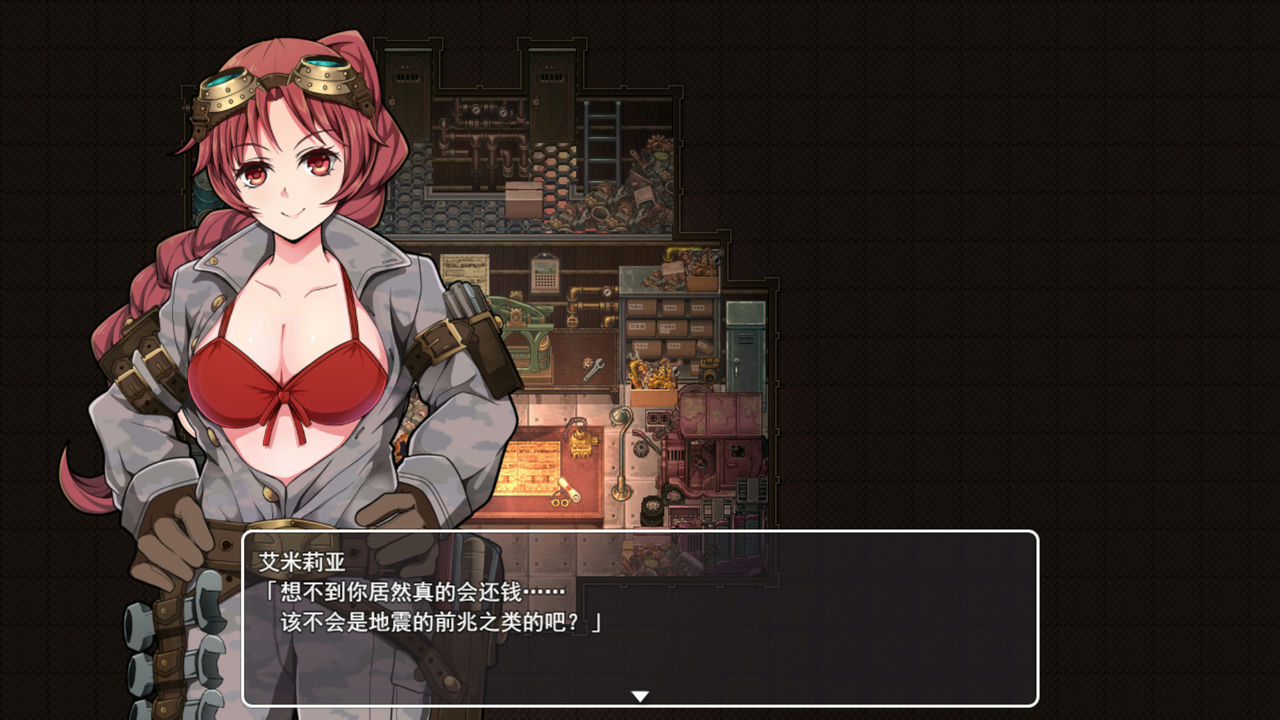Click the golden robot on the workbench
Viewport: 1280px width, 720px height.
click(x=581, y=443)
